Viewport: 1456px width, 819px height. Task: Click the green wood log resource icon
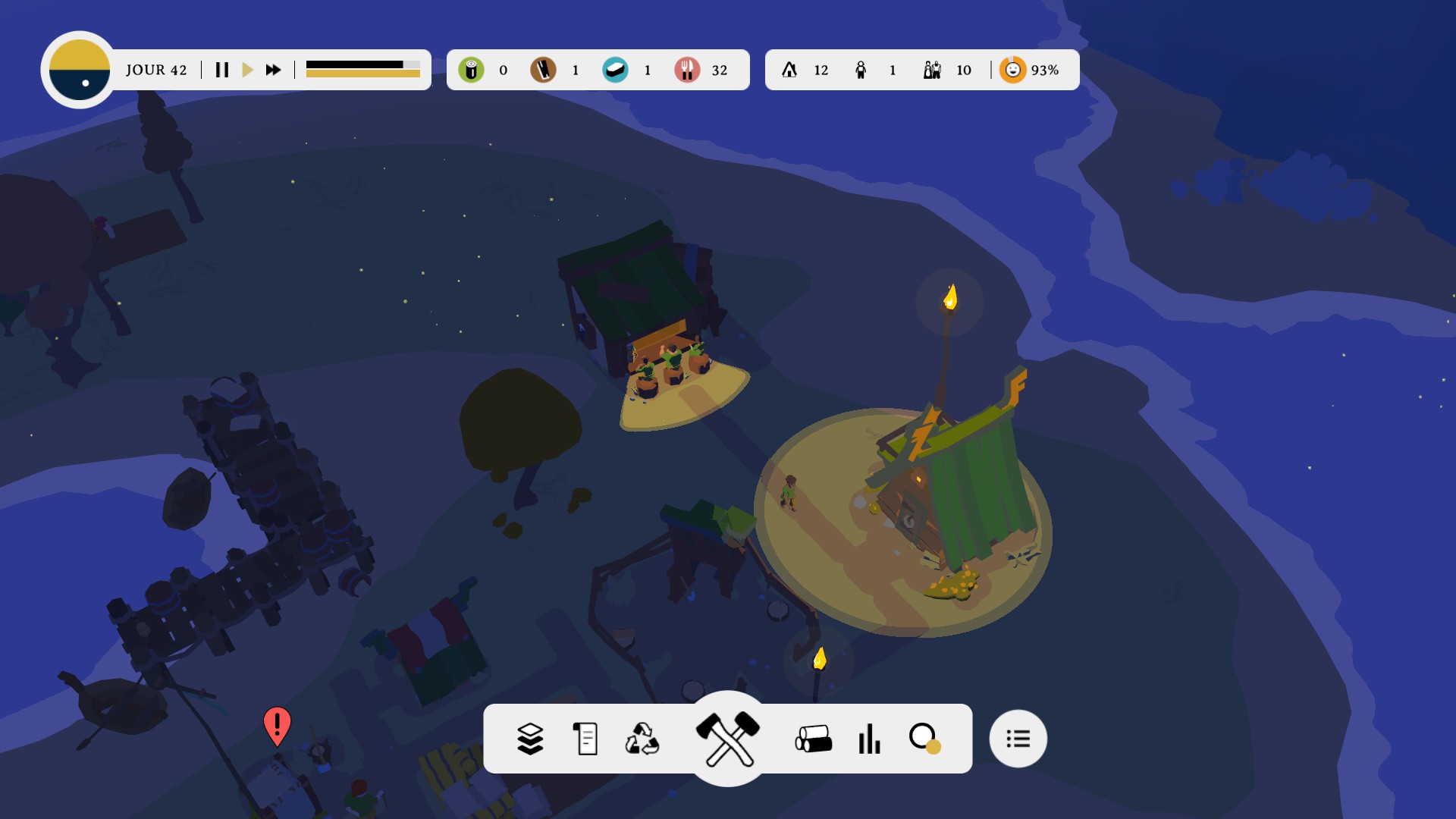click(x=471, y=70)
